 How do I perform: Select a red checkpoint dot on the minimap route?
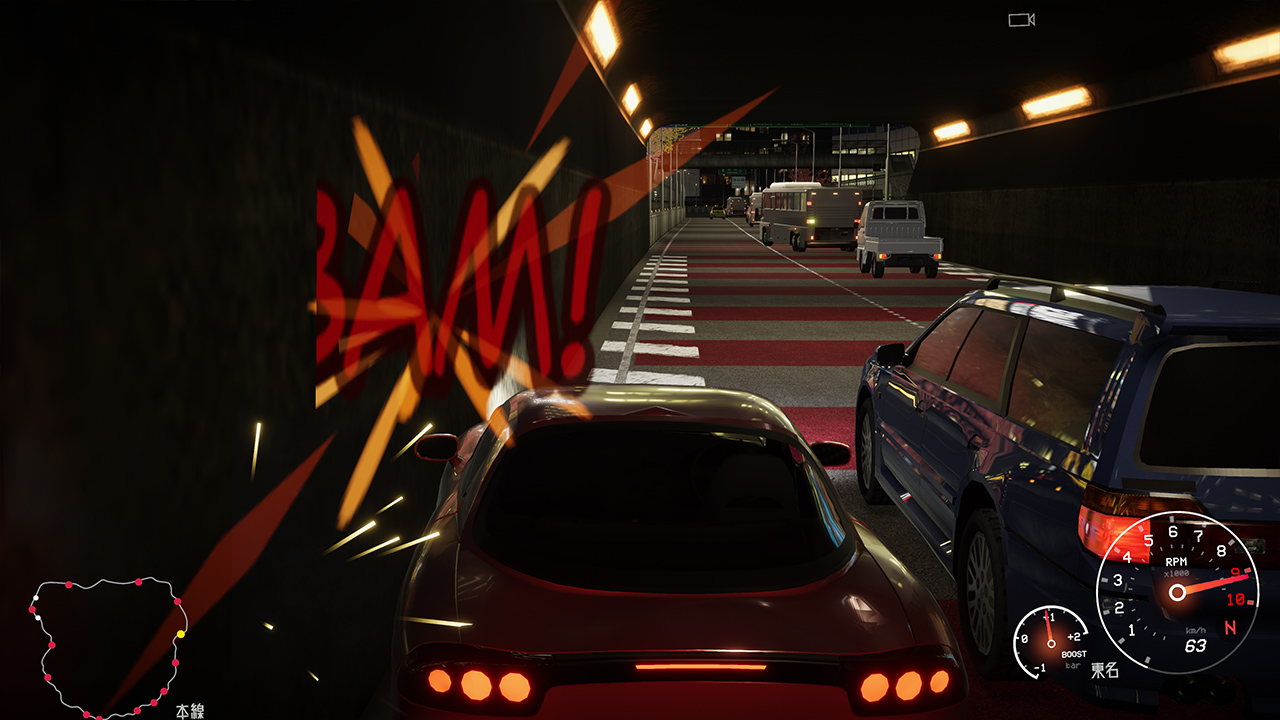pos(69,585)
